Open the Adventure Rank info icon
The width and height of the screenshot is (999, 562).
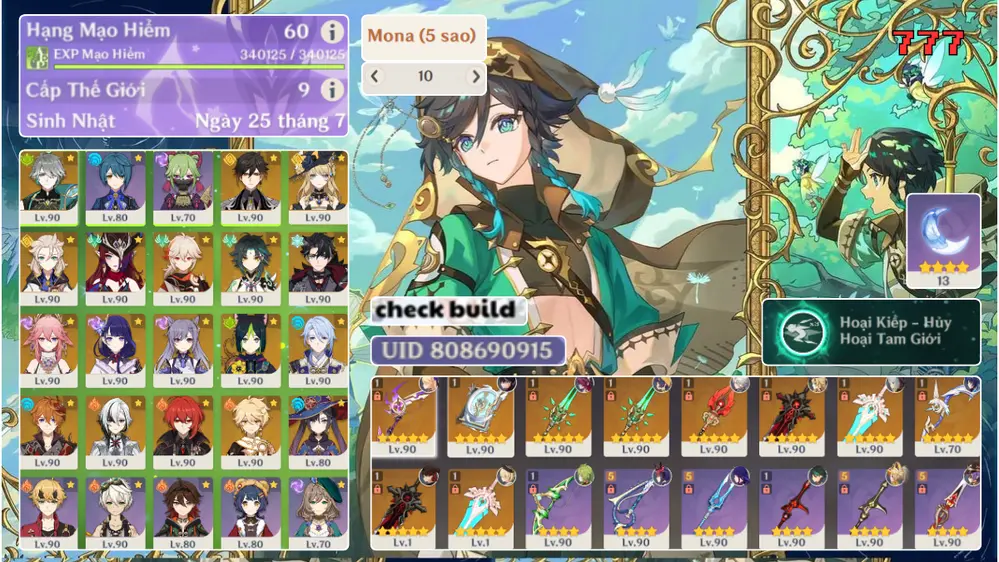(331, 32)
